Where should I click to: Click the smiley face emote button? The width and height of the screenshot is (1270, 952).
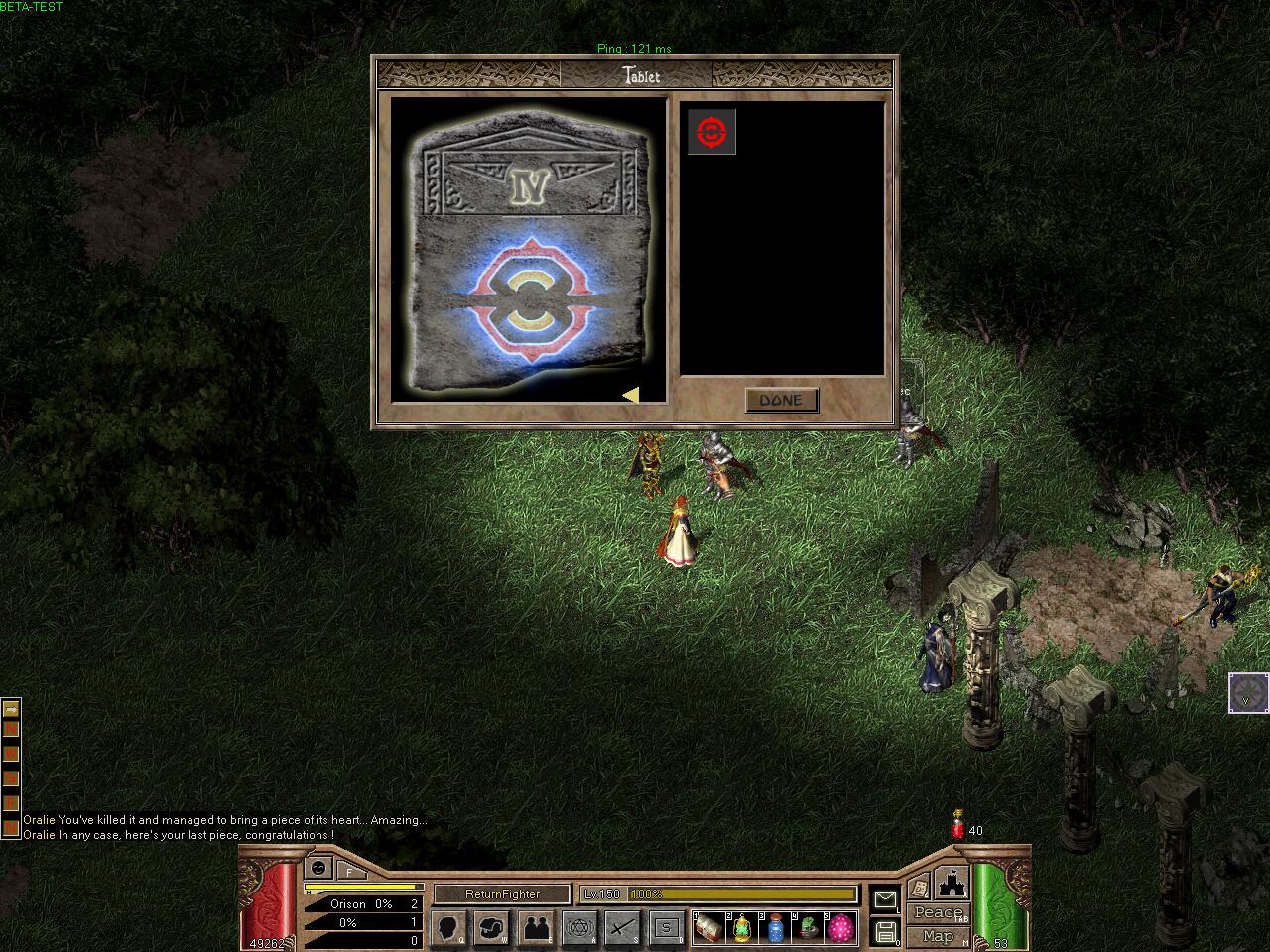317,868
